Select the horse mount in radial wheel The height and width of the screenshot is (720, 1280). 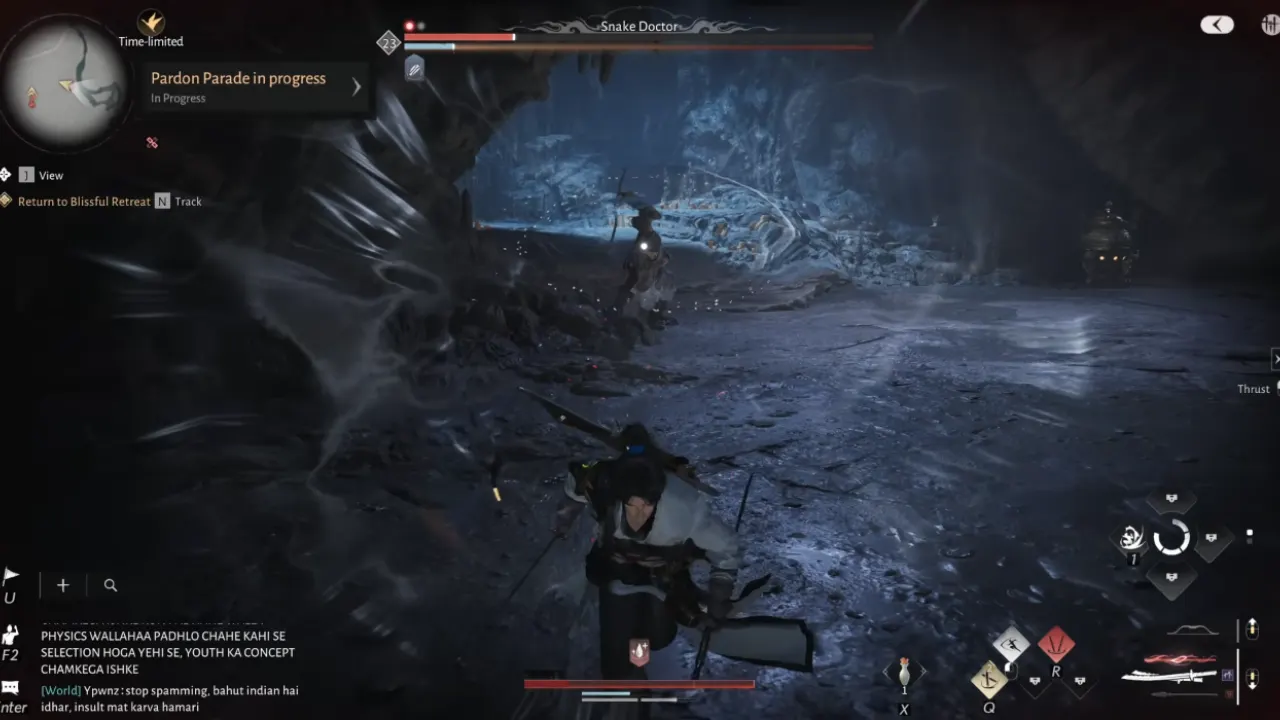pyautogui.click(x=1131, y=537)
